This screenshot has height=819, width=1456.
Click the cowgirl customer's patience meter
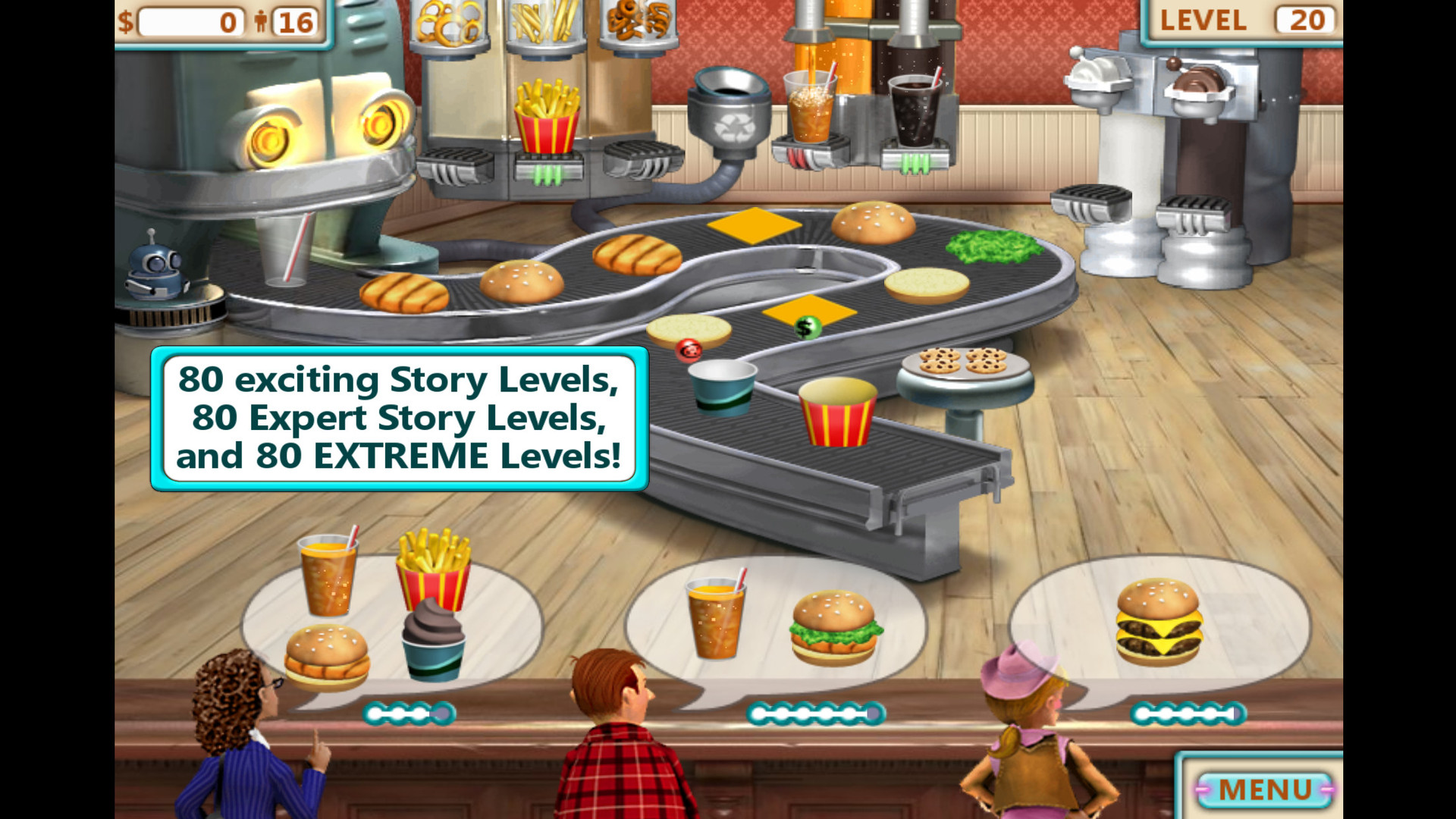click(x=1188, y=713)
